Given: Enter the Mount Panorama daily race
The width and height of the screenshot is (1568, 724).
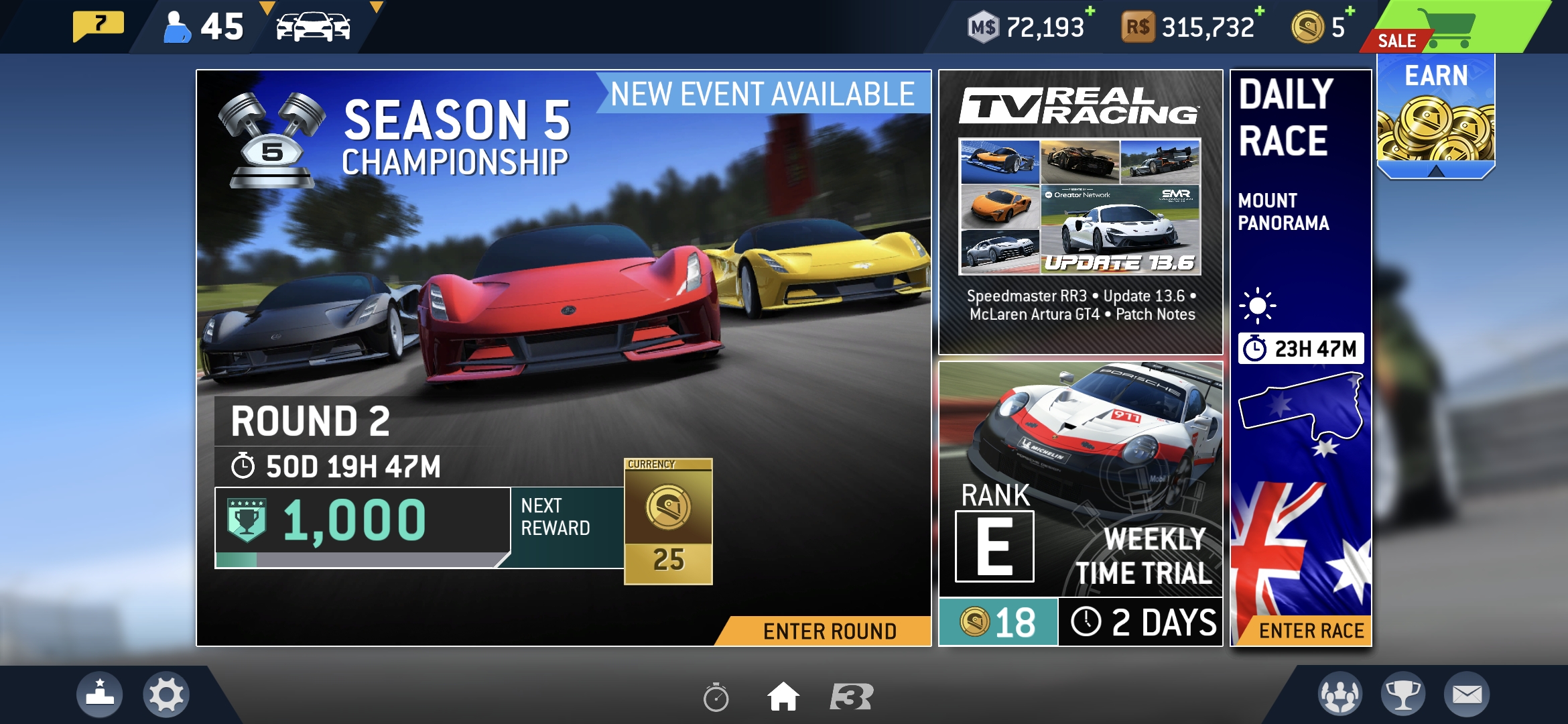Looking at the screenshot, I should [x=1310, y=631].
